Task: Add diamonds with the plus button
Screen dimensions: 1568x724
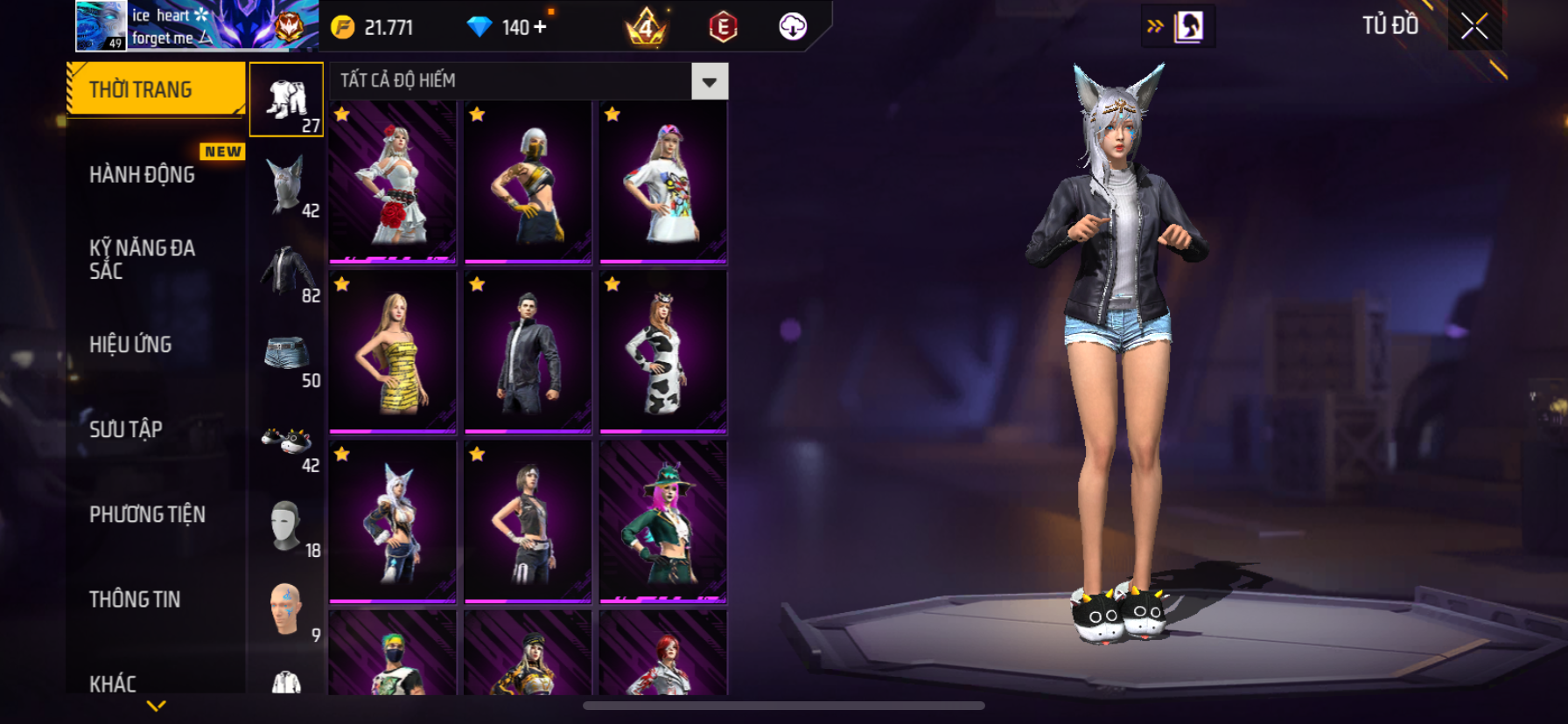Action: 540,27
